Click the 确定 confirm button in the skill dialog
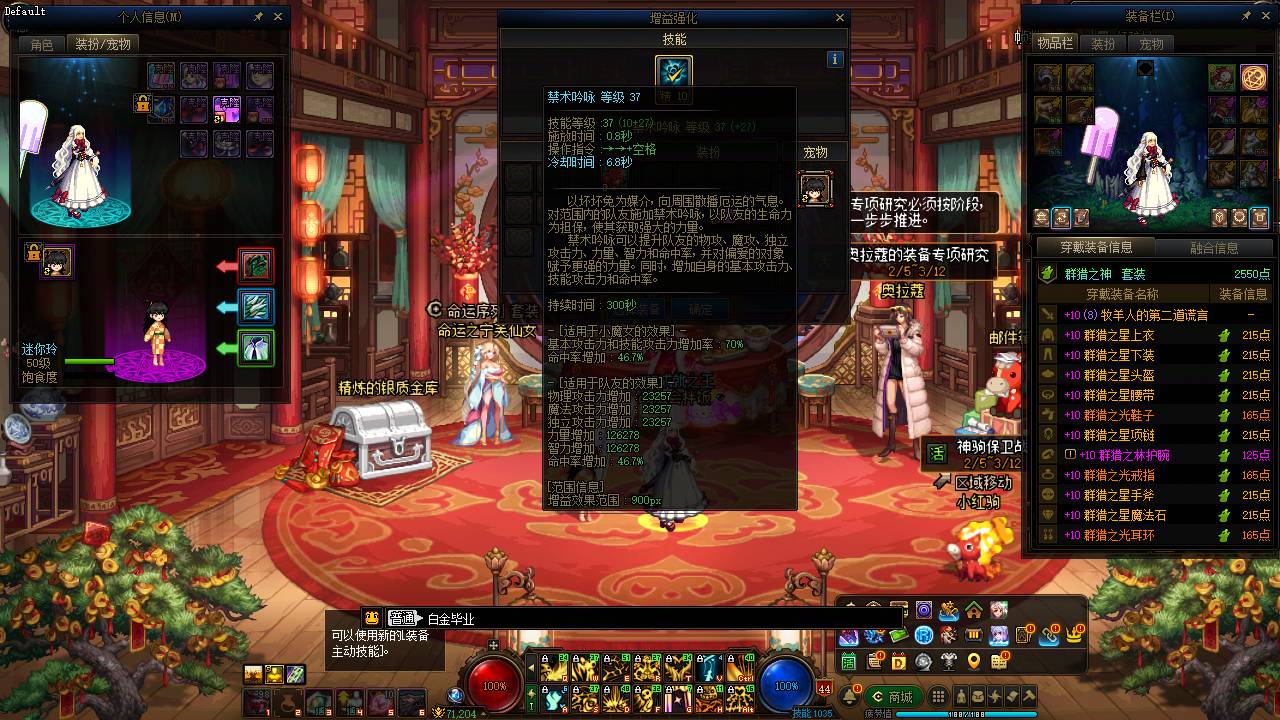This screenshot has height=720, width=1280. pos(700,309)
